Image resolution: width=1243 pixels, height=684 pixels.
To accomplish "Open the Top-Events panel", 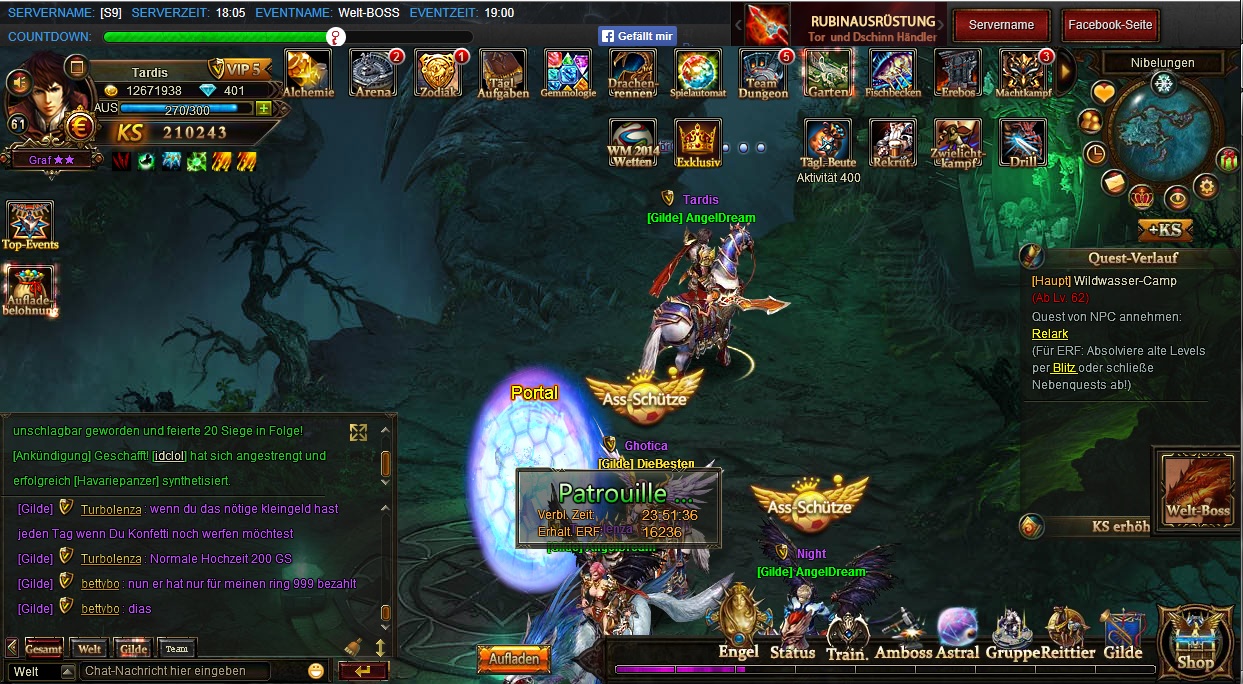I will pyautogui.click(x=30, y=225).
